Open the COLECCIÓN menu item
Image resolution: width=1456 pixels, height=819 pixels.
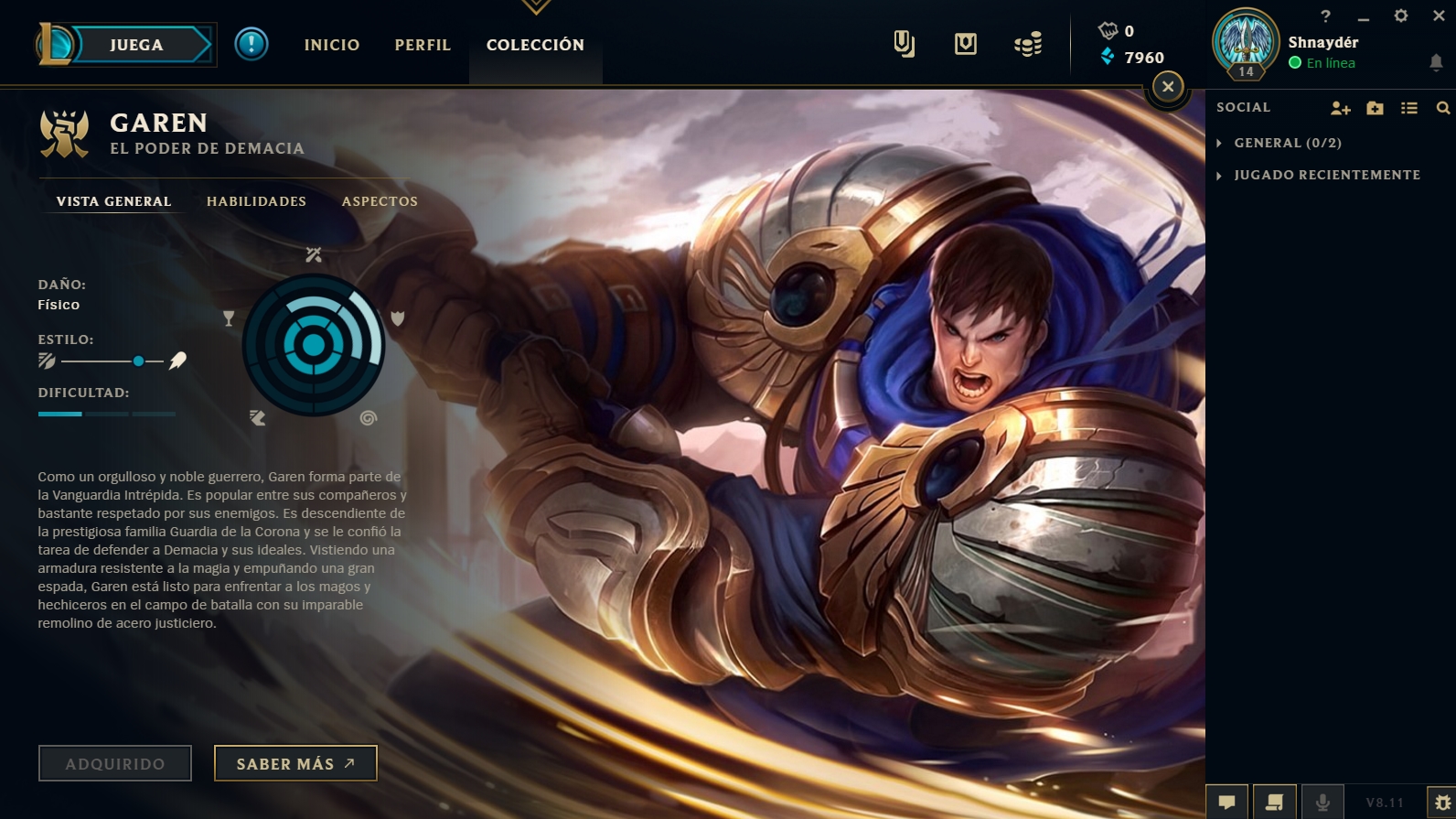pyautogui.click(x=535, y=44)
